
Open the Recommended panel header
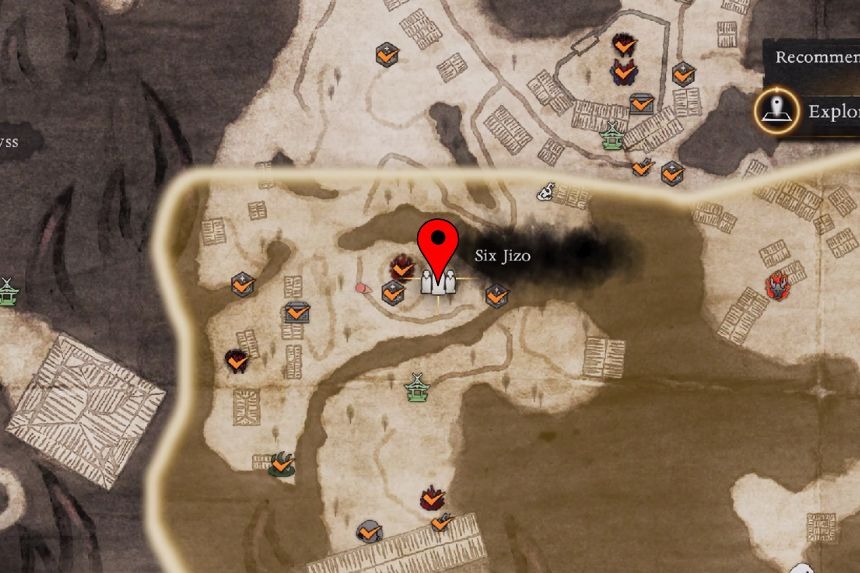coord(815,57)
